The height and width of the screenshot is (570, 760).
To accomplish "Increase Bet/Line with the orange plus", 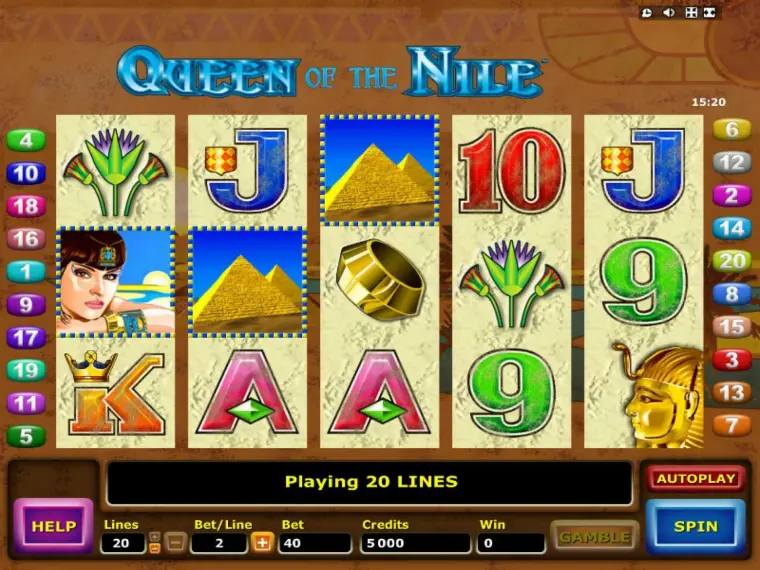I will coord(263,542).
